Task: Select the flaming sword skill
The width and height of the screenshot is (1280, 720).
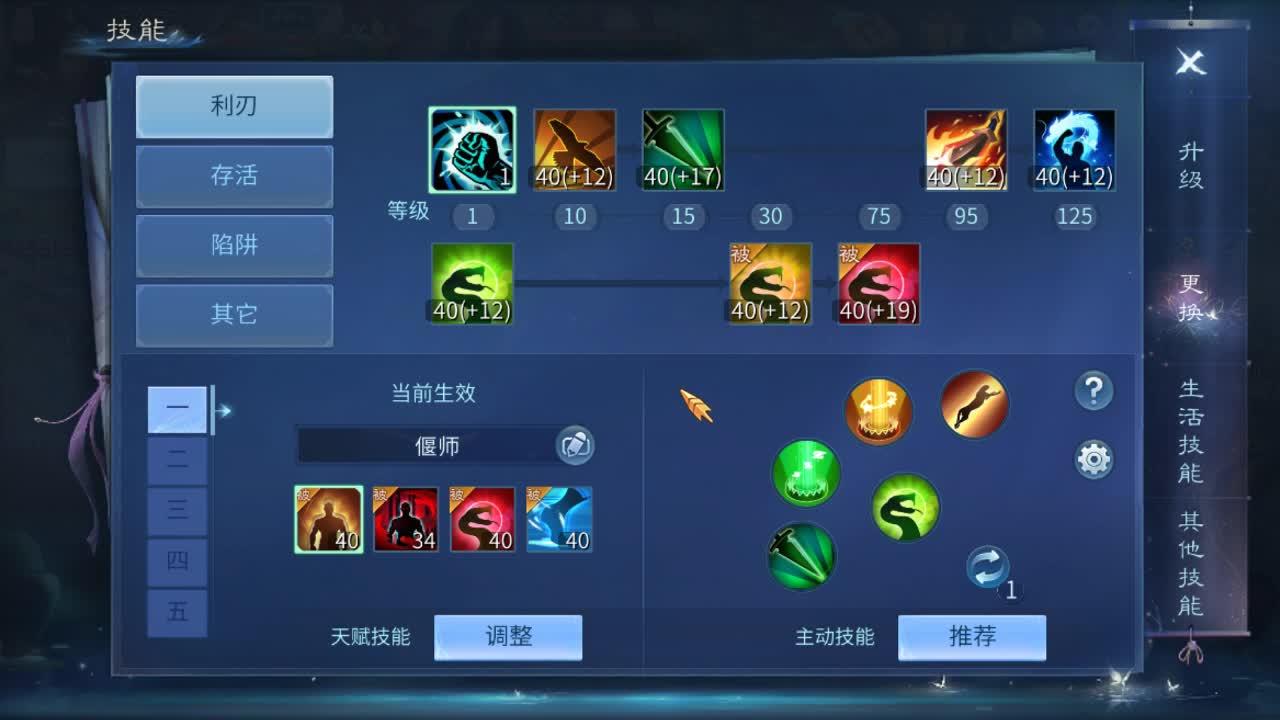Action: (966, 148)
